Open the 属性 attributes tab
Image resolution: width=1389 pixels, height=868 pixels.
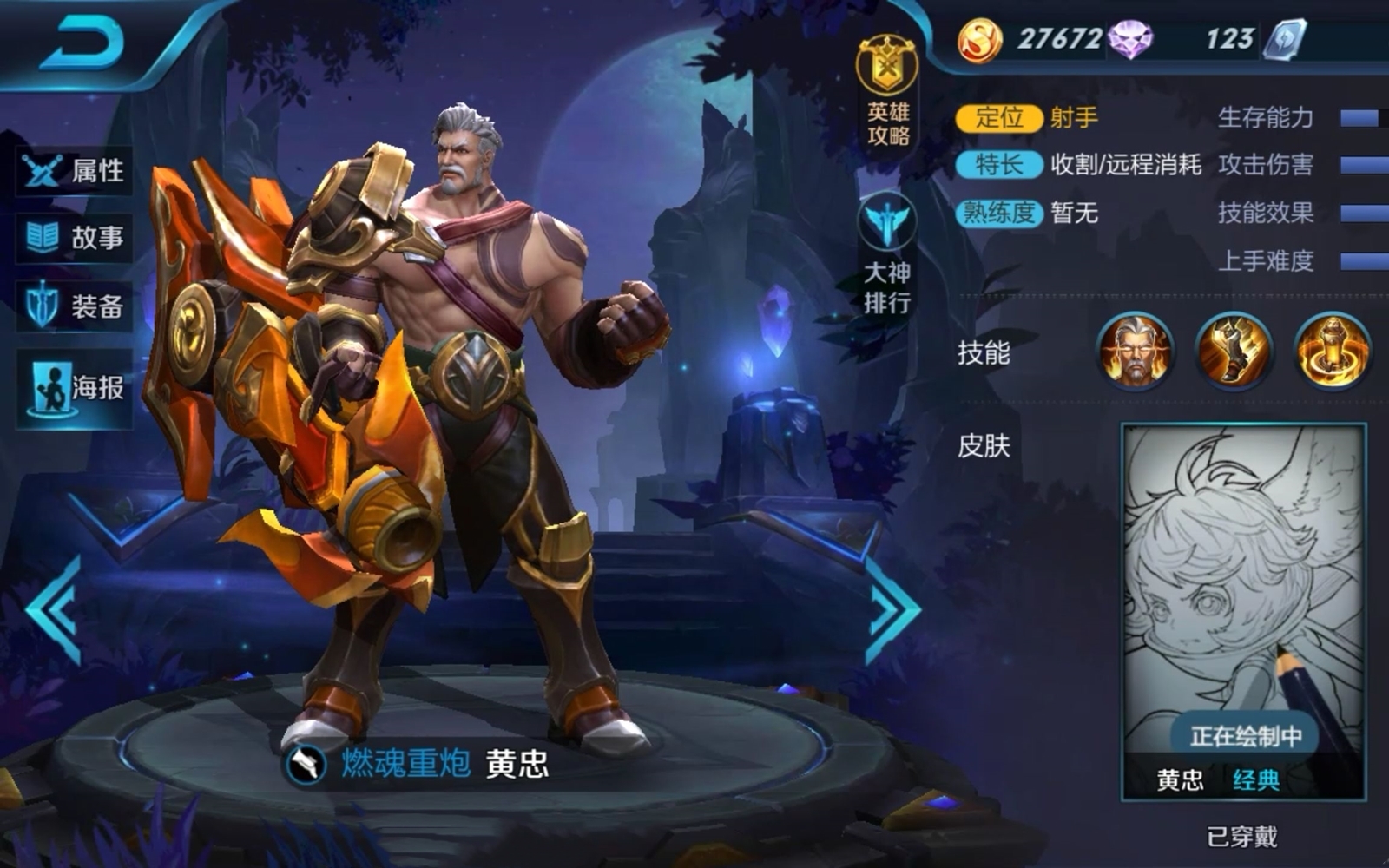(76, 171)
